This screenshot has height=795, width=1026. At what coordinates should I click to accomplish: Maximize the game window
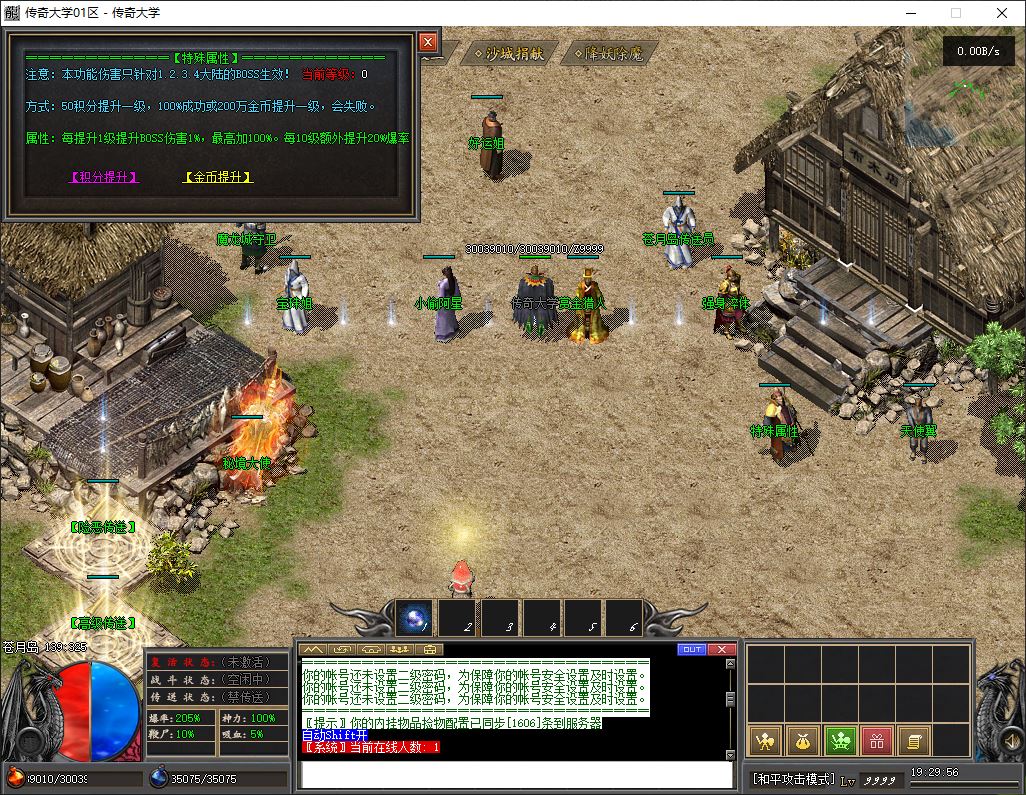coord(955,13)
